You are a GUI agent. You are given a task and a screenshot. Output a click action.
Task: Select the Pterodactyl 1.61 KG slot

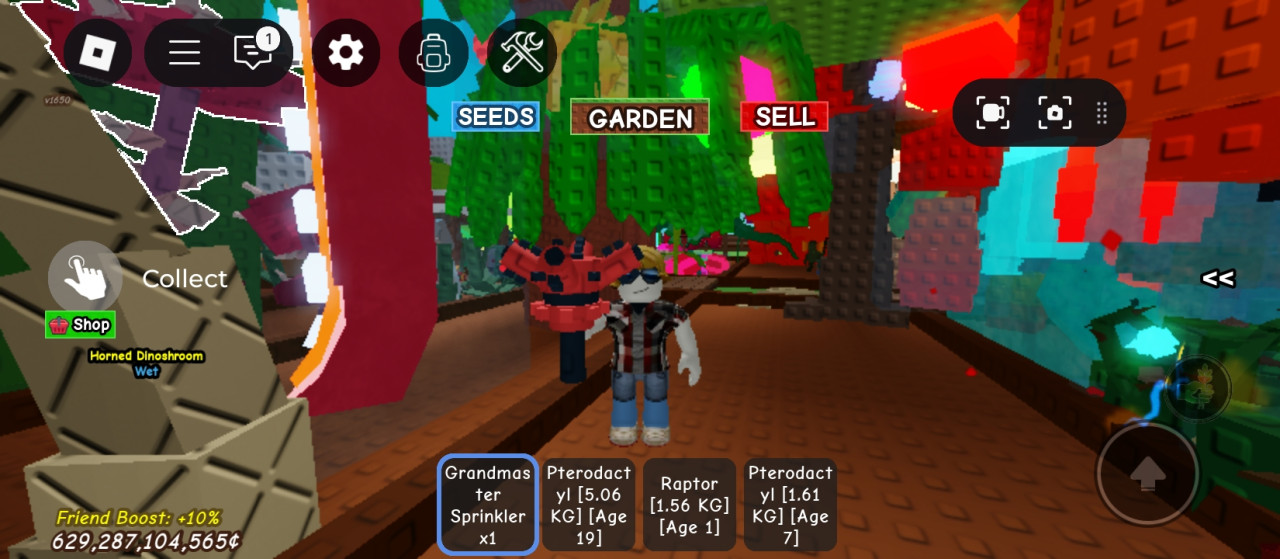point(790,505)
